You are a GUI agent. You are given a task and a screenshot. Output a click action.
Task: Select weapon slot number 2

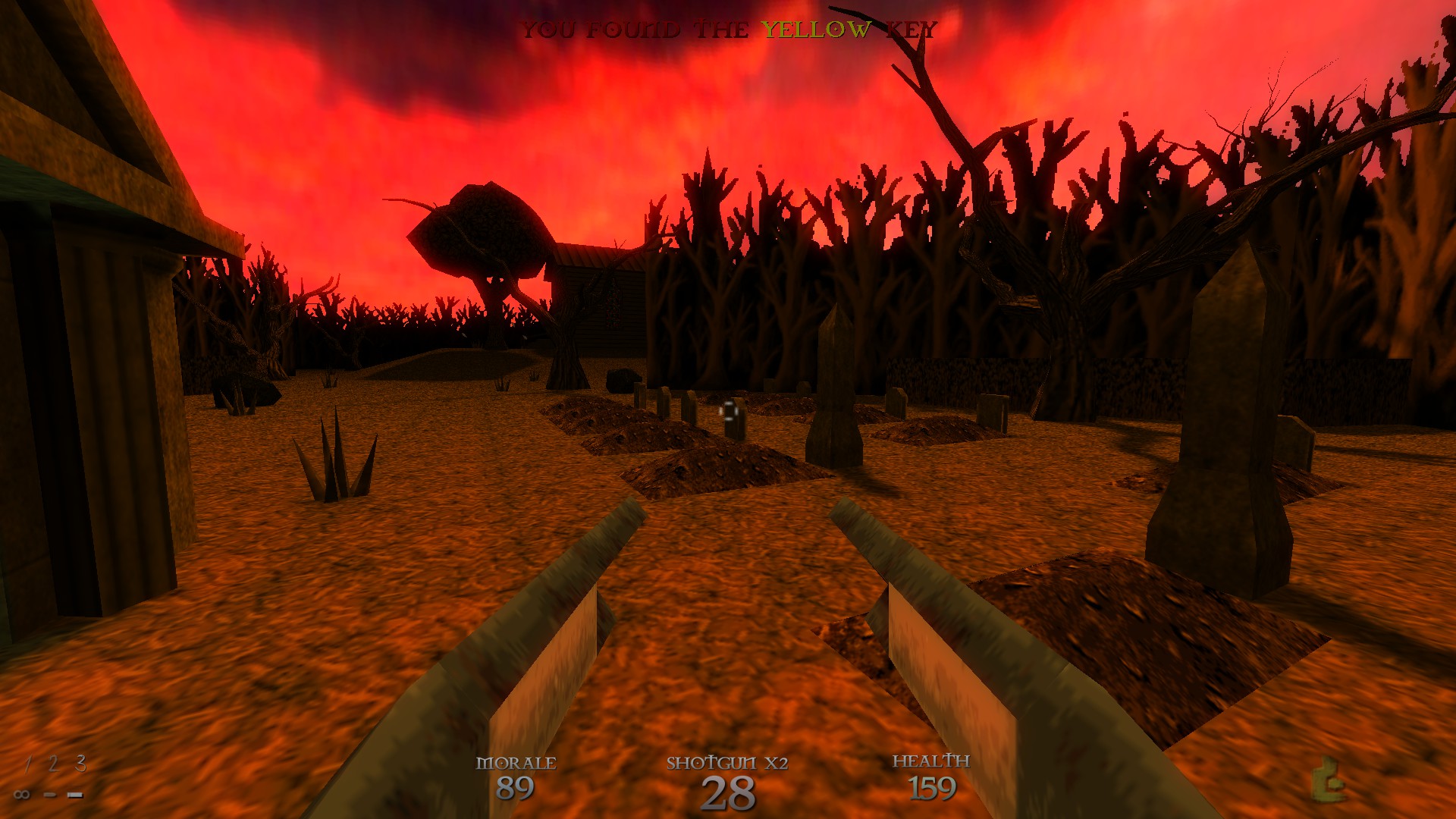pyautogui.click(x=52, y=764)
